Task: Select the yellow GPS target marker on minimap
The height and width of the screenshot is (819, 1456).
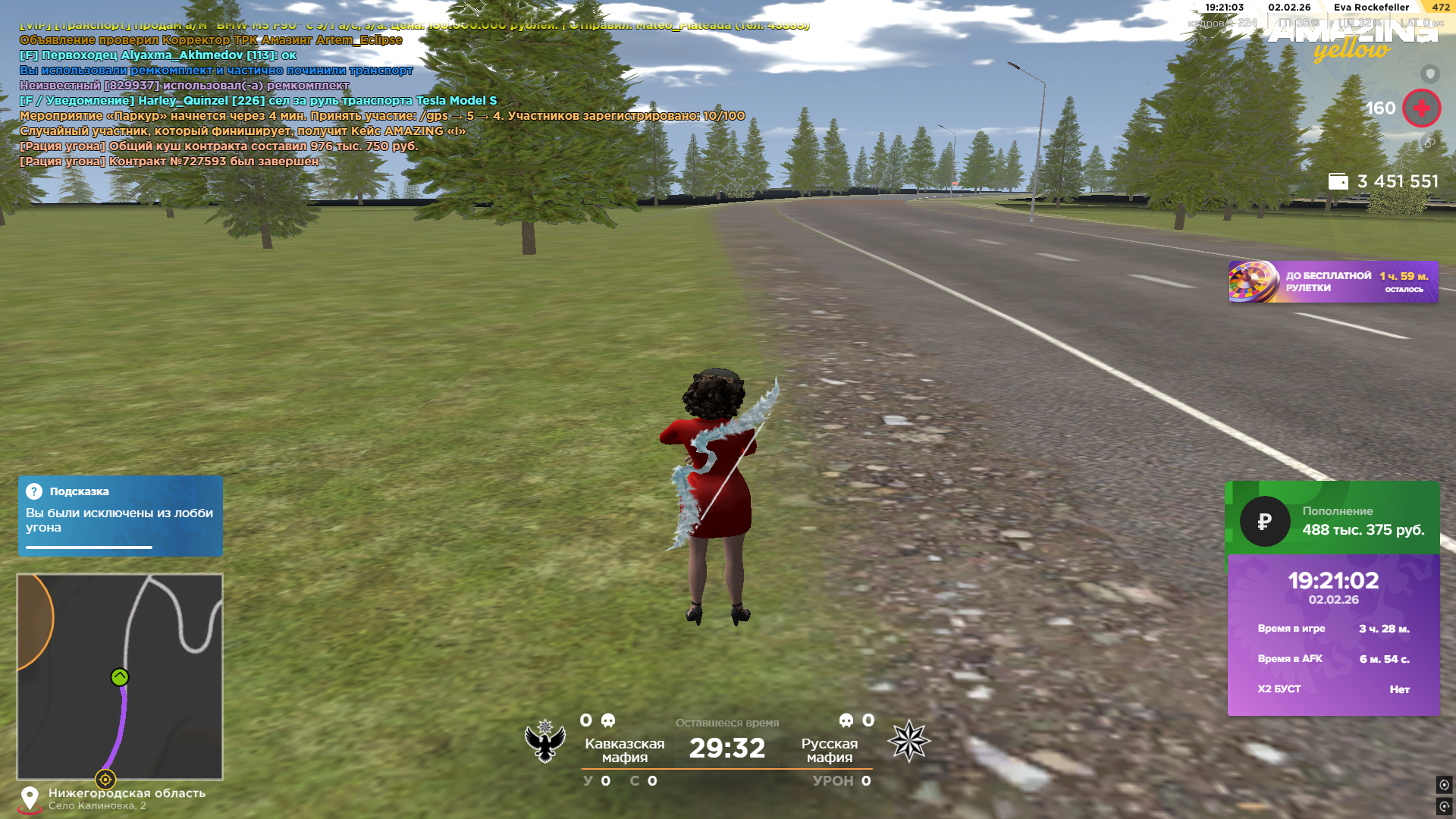Action: tap(105, 779)
